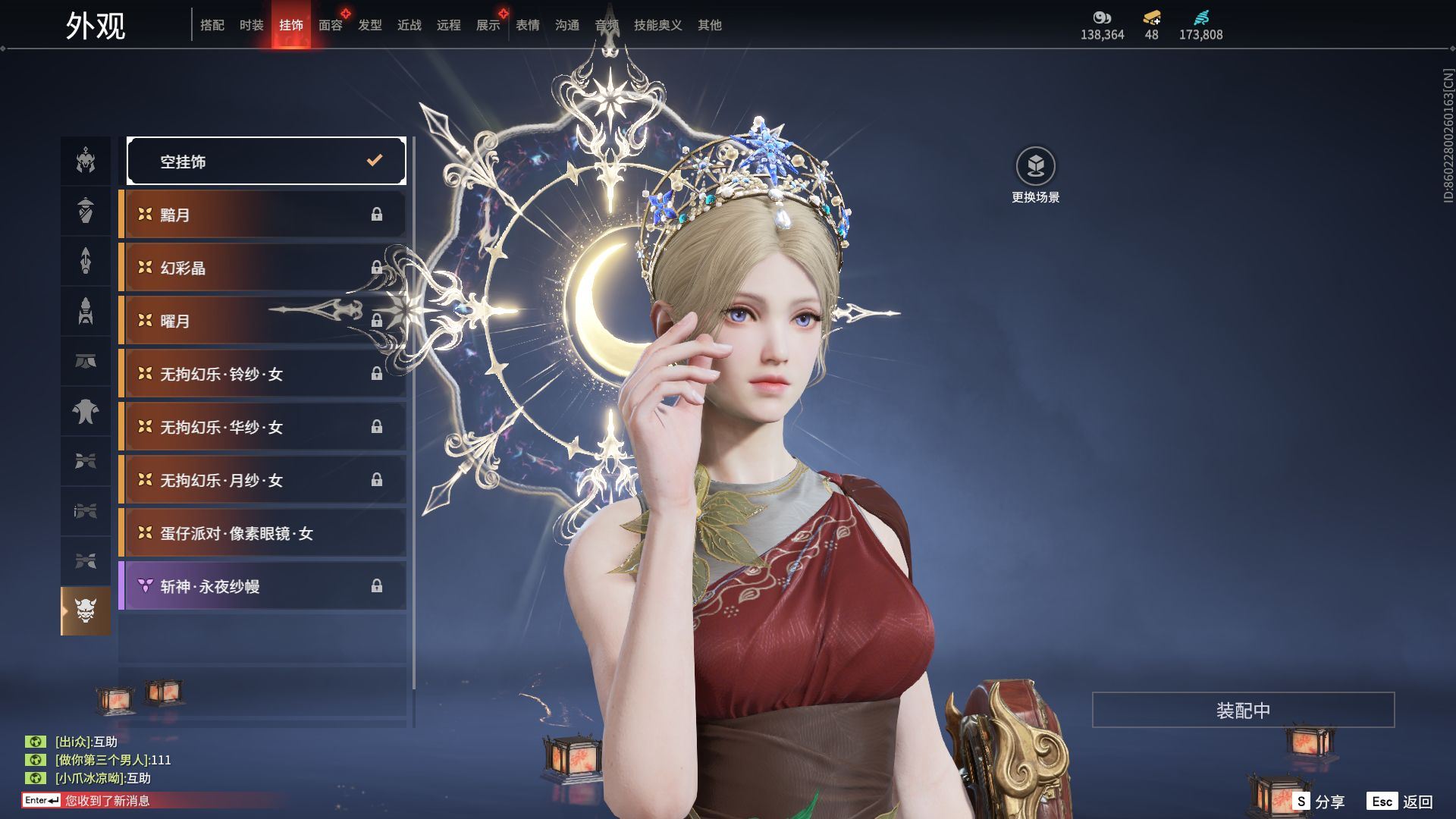This screenshot has width=1456, height=819.
Task: Select the demon mask category icon
Action: click(x=86, y=610)
